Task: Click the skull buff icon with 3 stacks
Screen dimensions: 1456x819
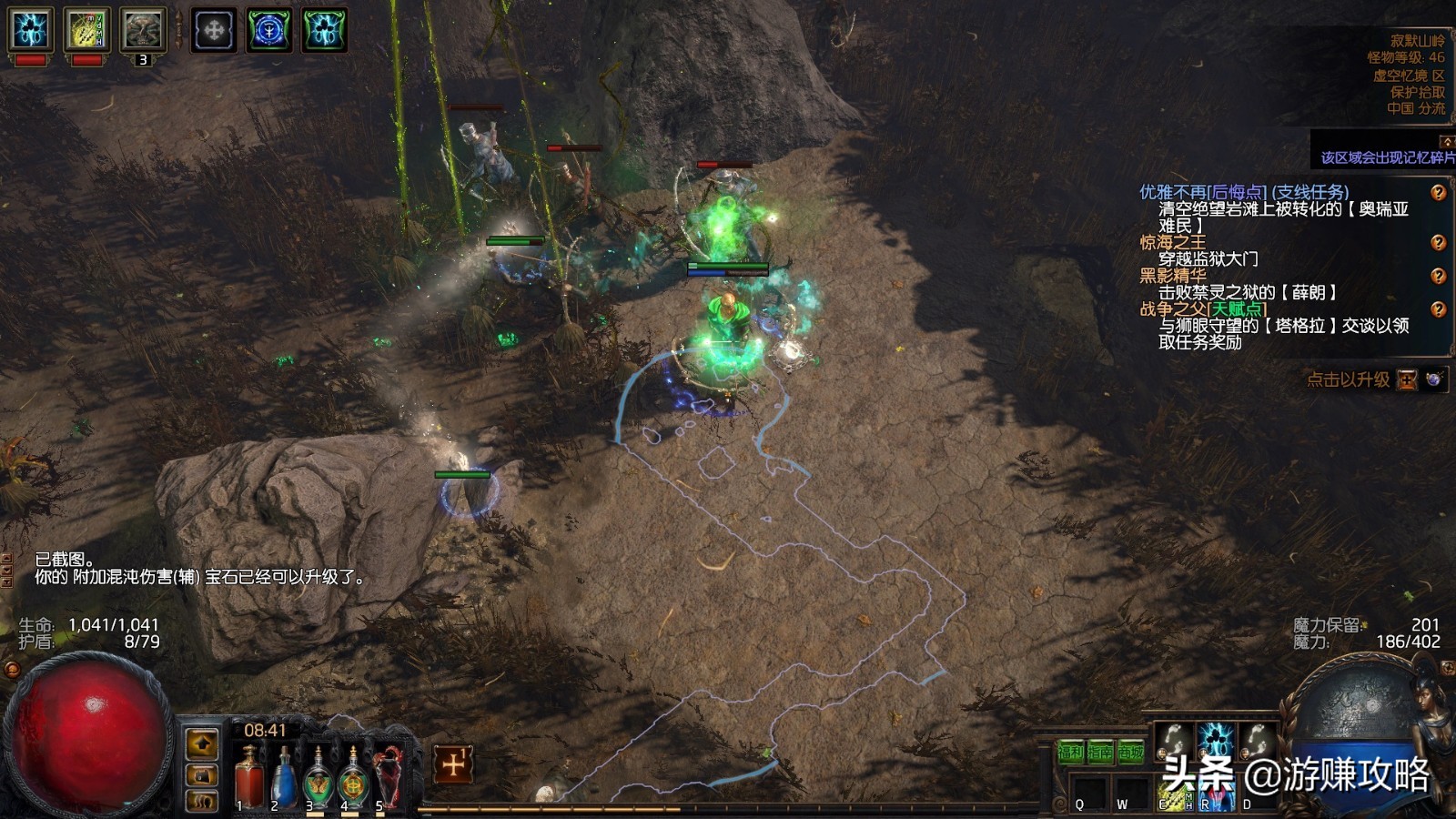Action: (x=143, y=30)
